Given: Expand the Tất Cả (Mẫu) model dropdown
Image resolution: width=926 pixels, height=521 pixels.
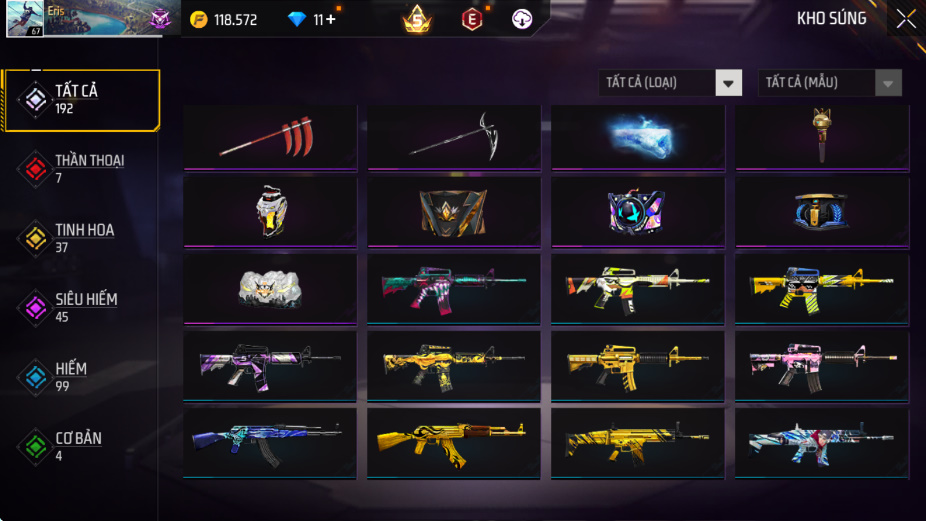Looking at the screenshot, I should pos(830,83).
